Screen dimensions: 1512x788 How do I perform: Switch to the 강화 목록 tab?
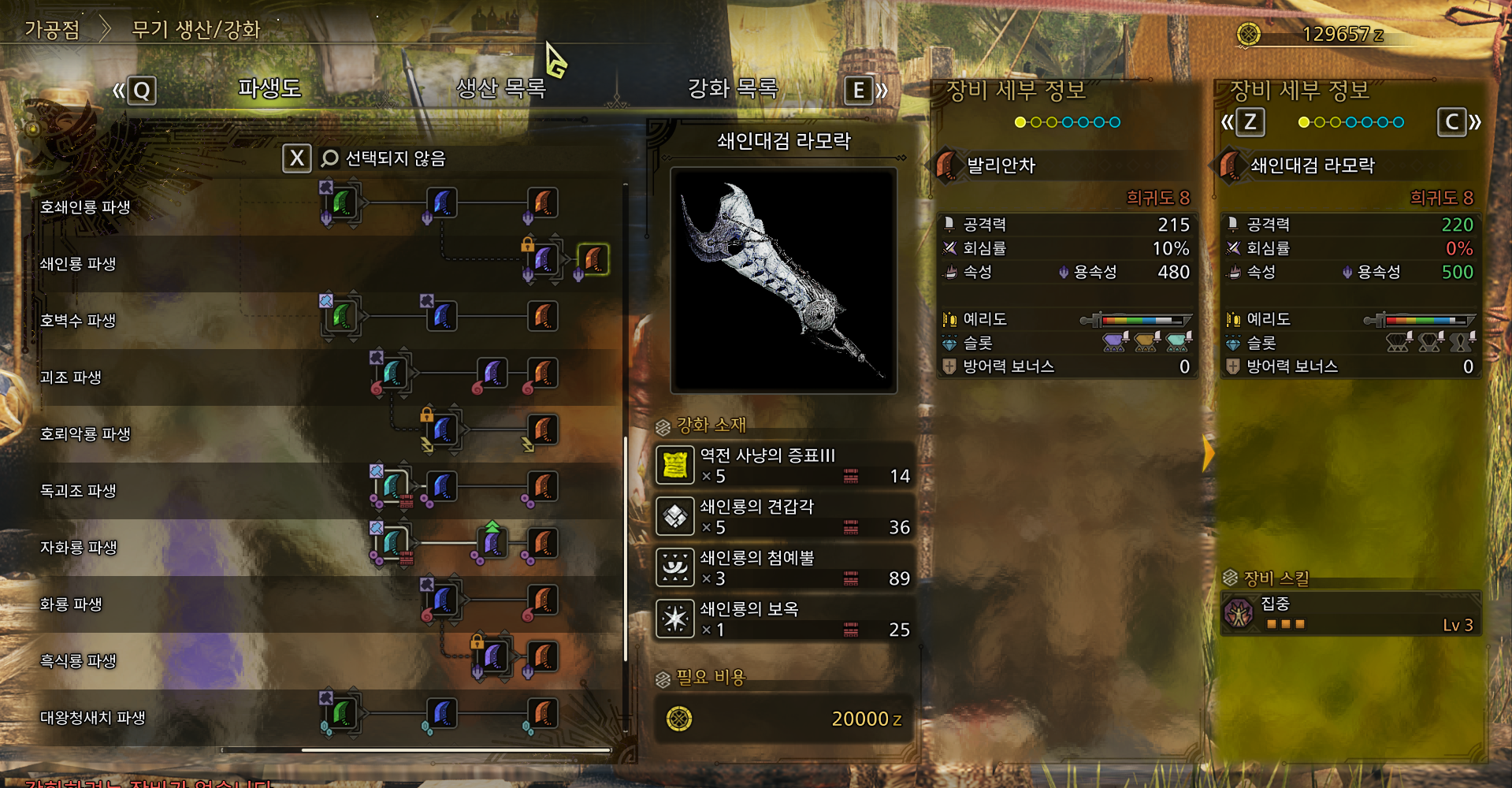click(733, 88)
